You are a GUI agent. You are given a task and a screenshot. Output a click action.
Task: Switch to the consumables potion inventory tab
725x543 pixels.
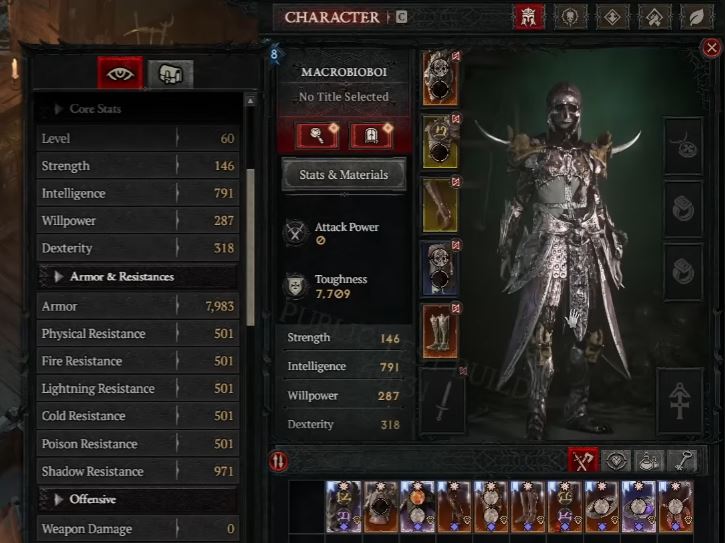(650, 460)
